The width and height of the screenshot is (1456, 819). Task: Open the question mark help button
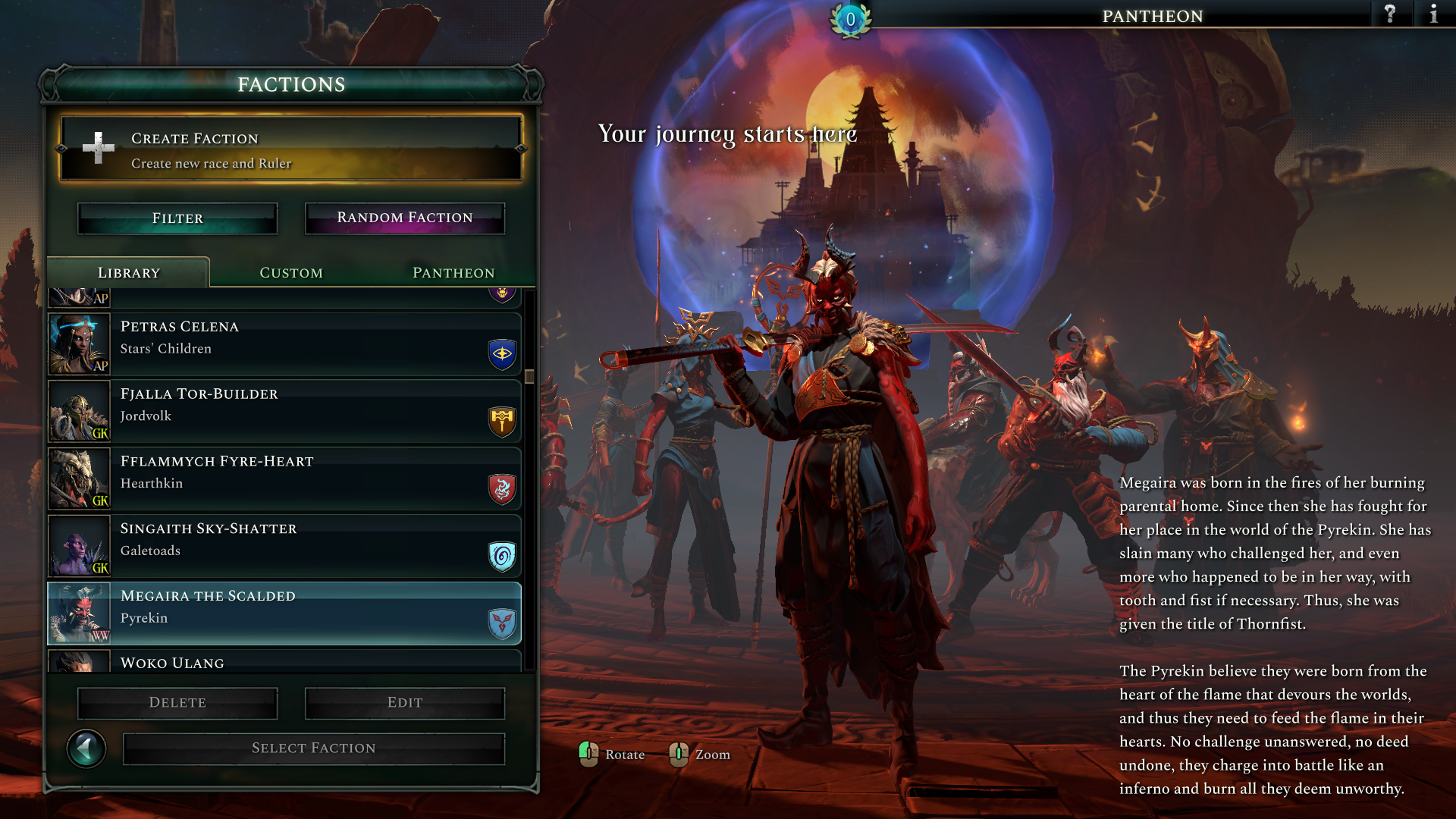(1390, 14)
